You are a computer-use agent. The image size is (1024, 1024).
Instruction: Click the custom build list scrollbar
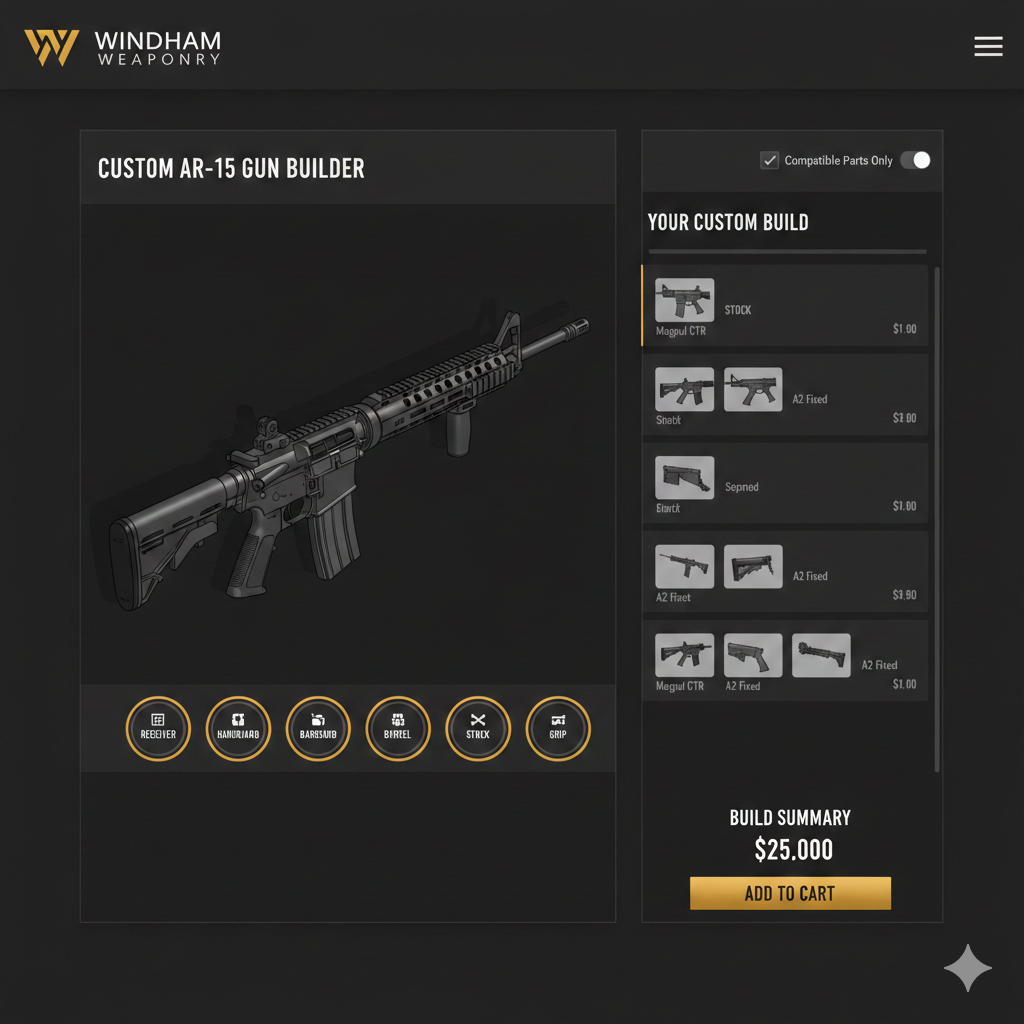tap(937, 500)
